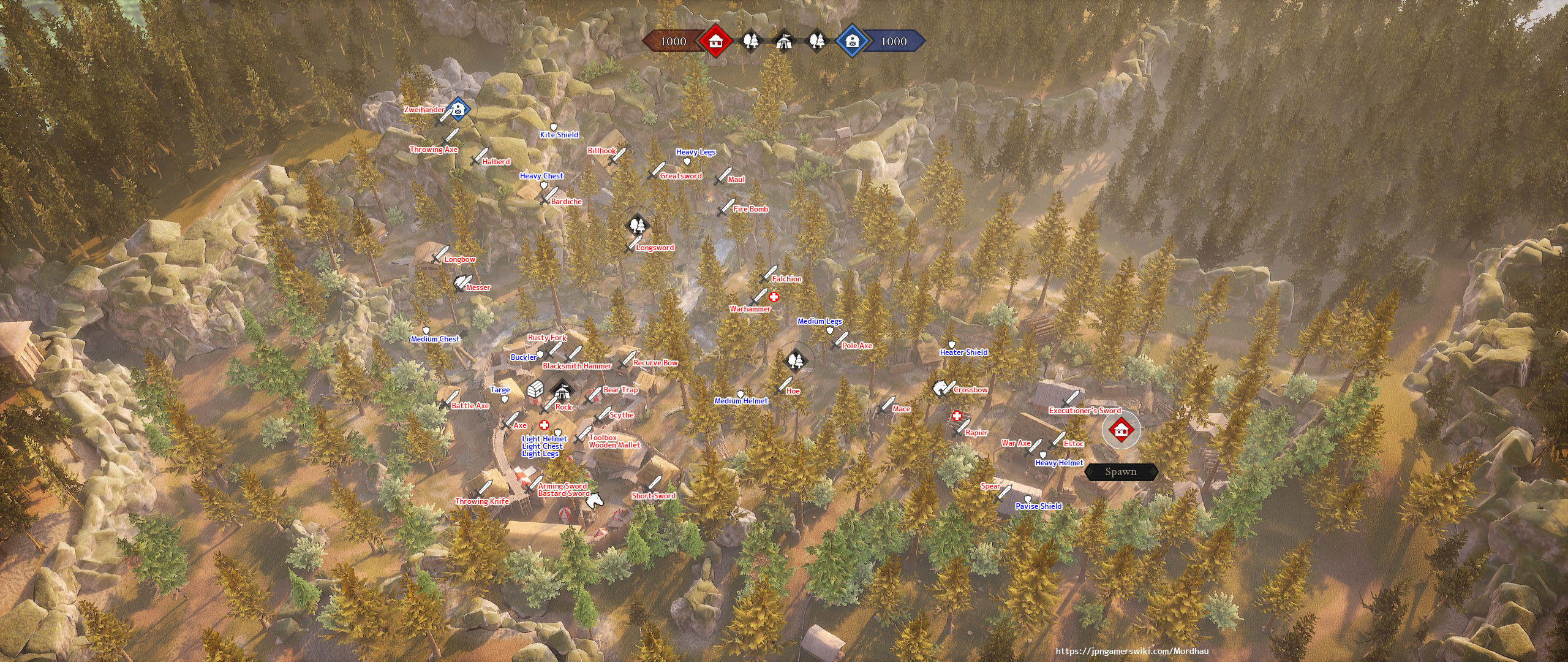Image resolution: width=1568 pixels, height=662 pixels.
Task: Select the forest camp circle icon near Hoe
Action: pos(795,362)
